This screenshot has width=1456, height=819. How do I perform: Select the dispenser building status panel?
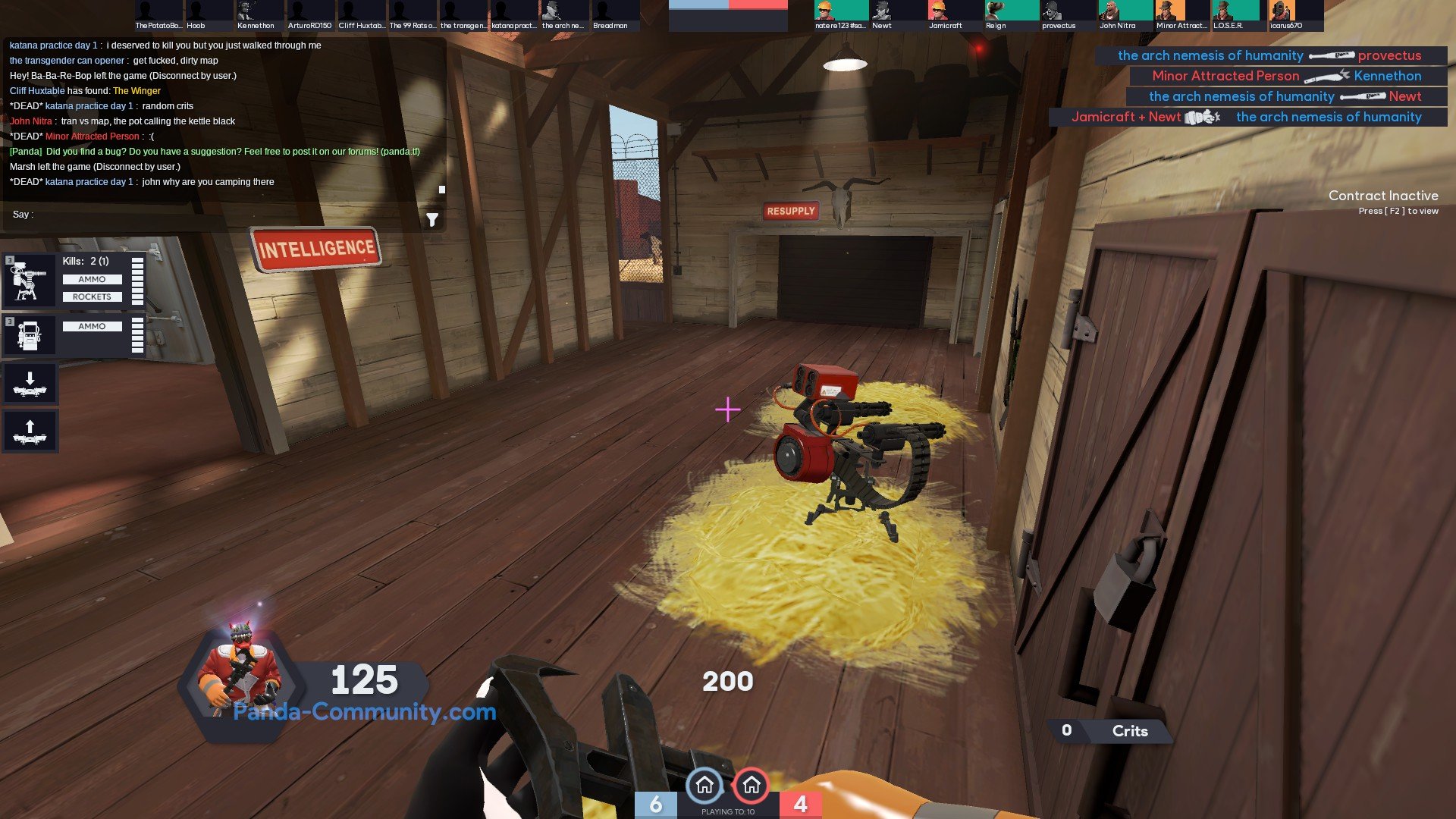[x=74, y=334]
